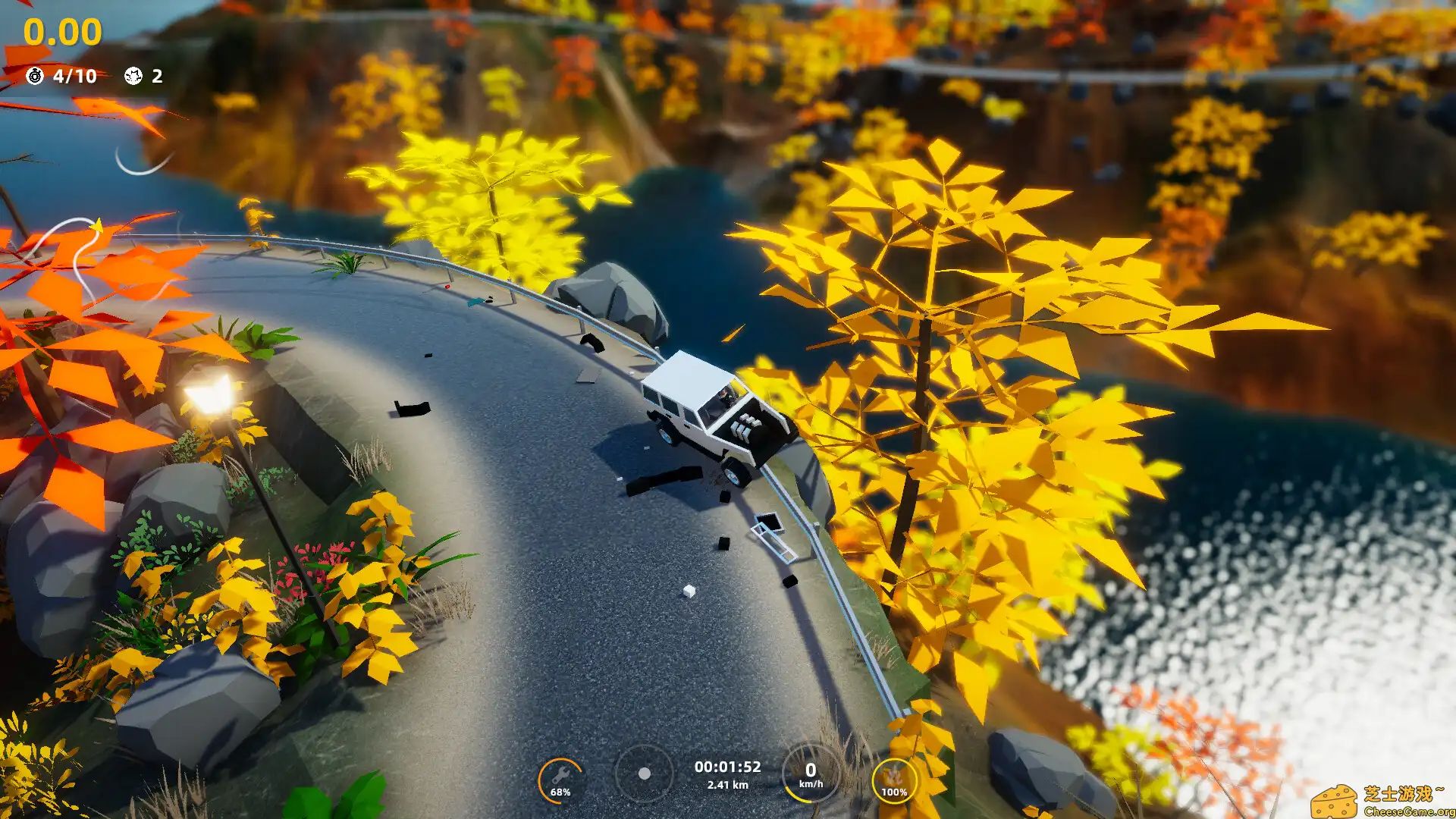Click the leaf counter value 2

point(156,76)
